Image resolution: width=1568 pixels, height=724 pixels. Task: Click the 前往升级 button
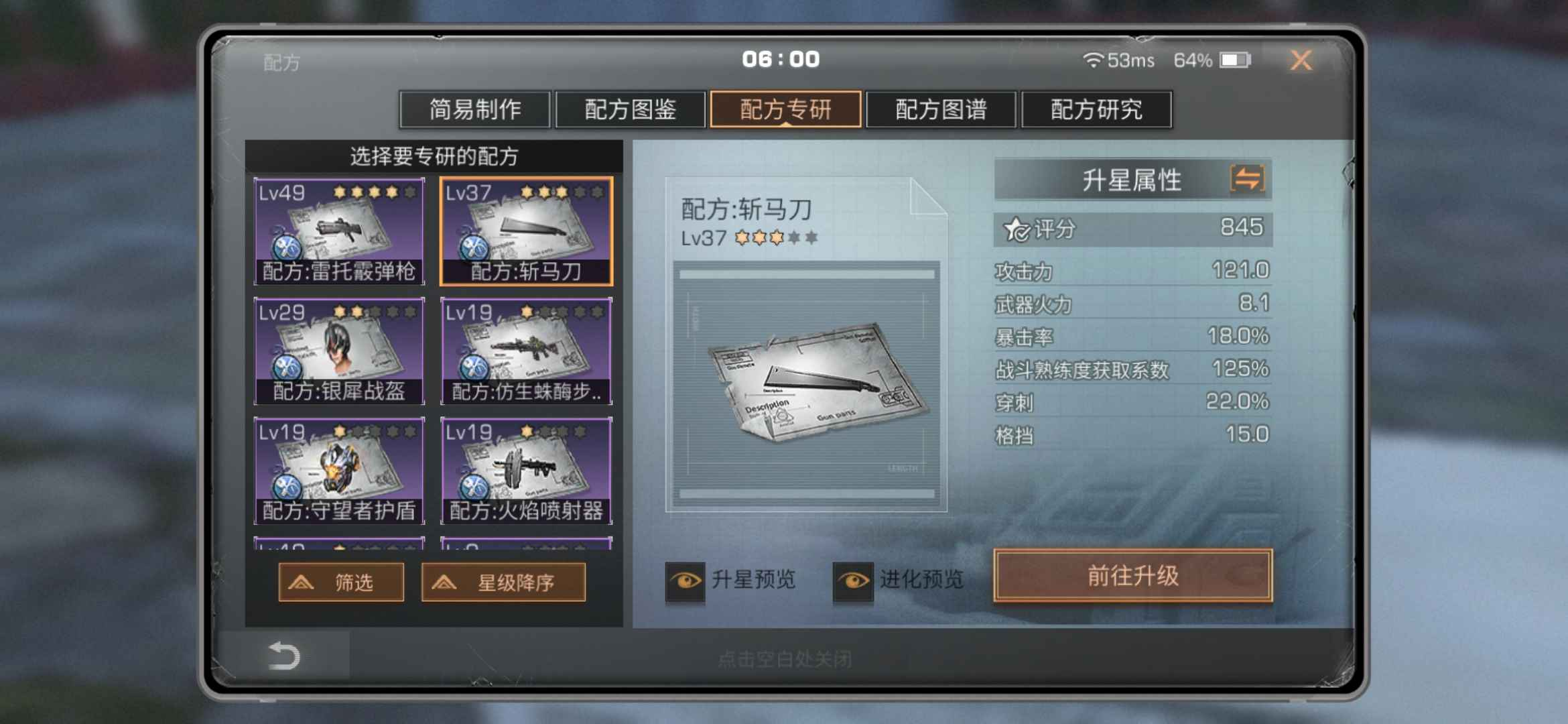click(x=1132, y=576)
